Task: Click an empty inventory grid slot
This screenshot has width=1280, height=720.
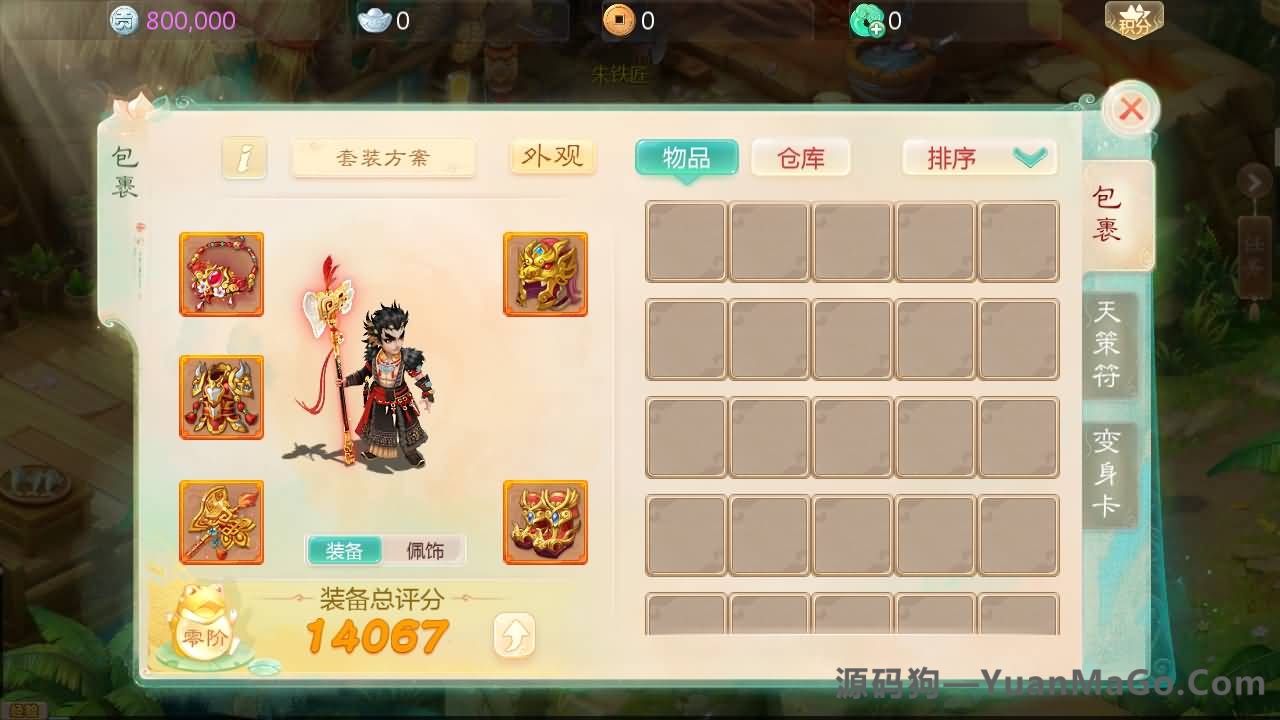Action: [686, 241]
